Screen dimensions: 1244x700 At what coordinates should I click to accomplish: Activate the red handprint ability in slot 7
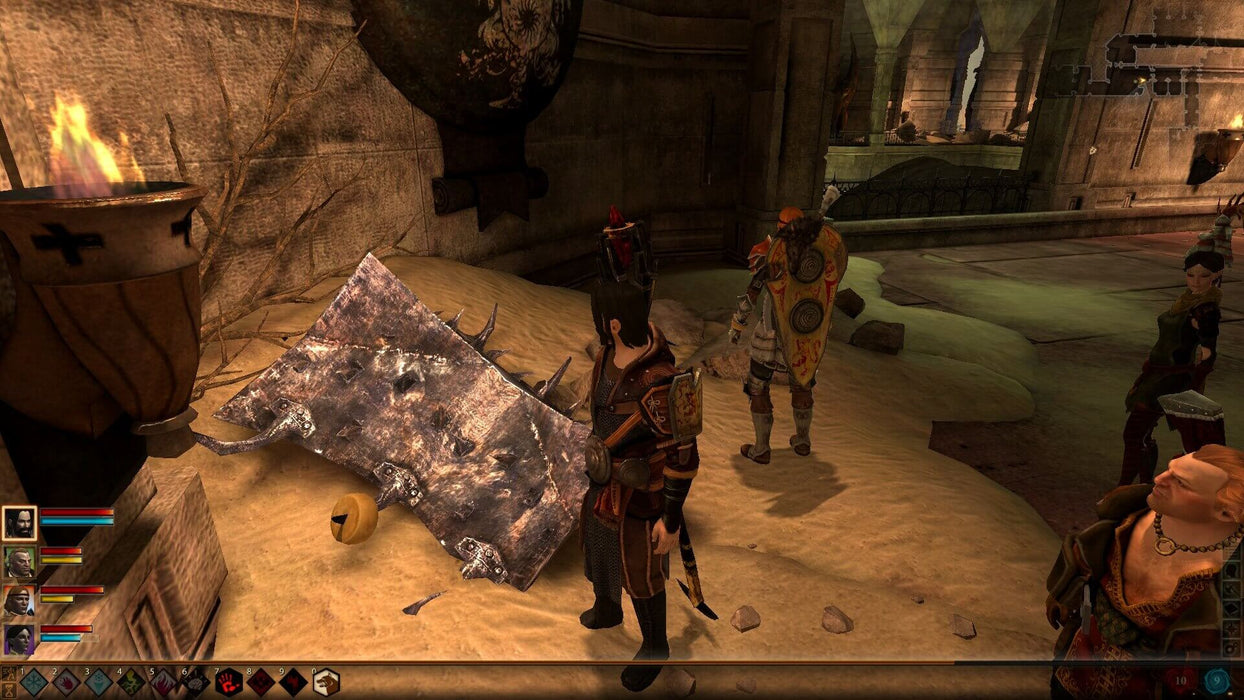click(x=229, y=682)
